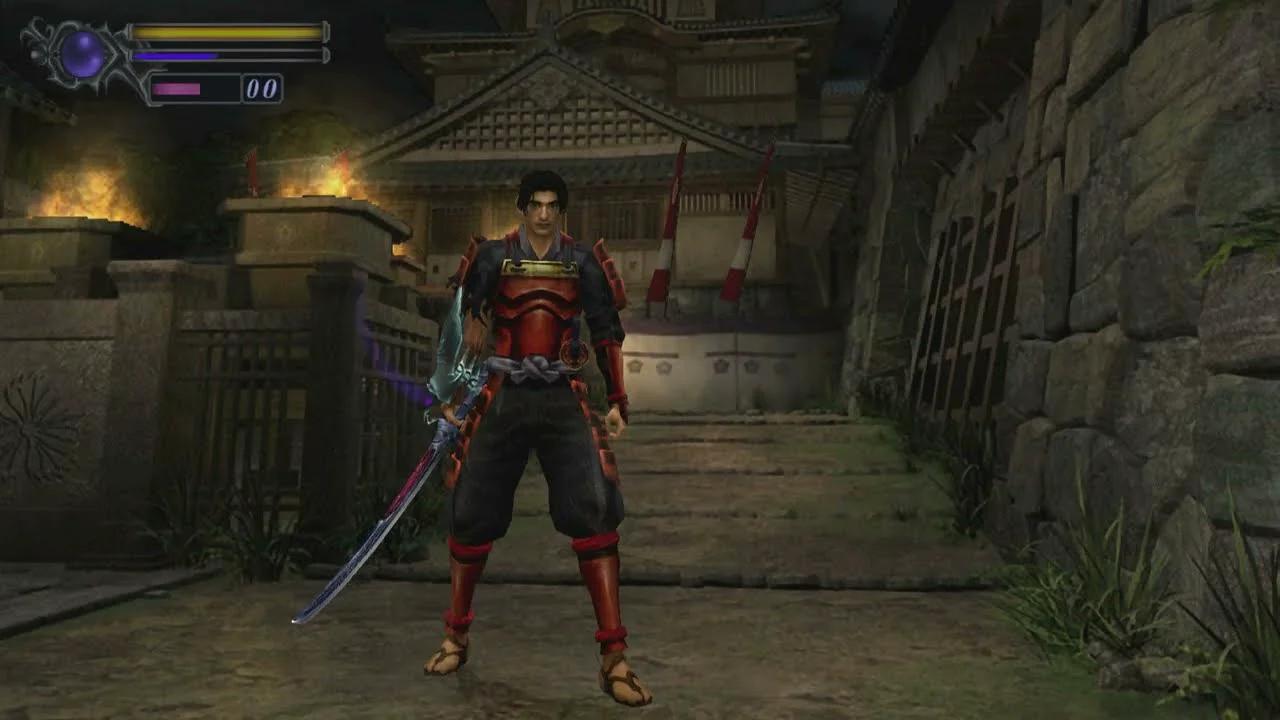Select the samurai character's face

tap(543, 210)
